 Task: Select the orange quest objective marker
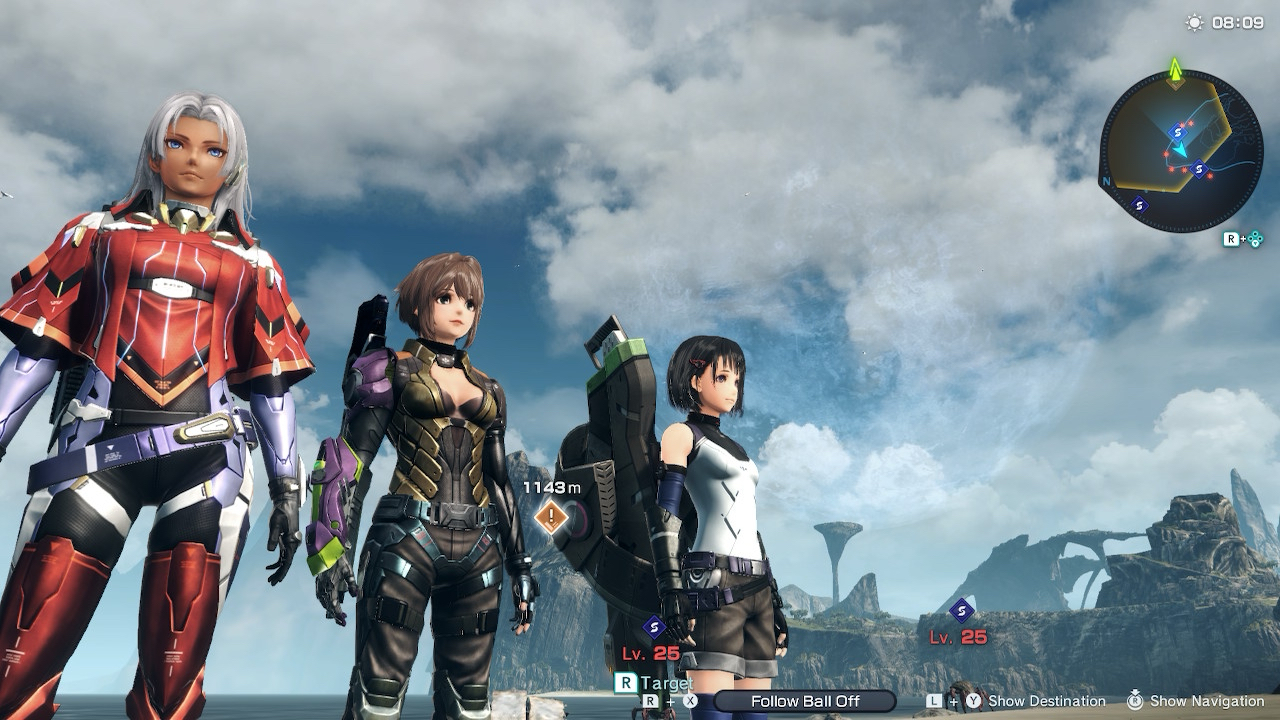click(x=551, y=517)
